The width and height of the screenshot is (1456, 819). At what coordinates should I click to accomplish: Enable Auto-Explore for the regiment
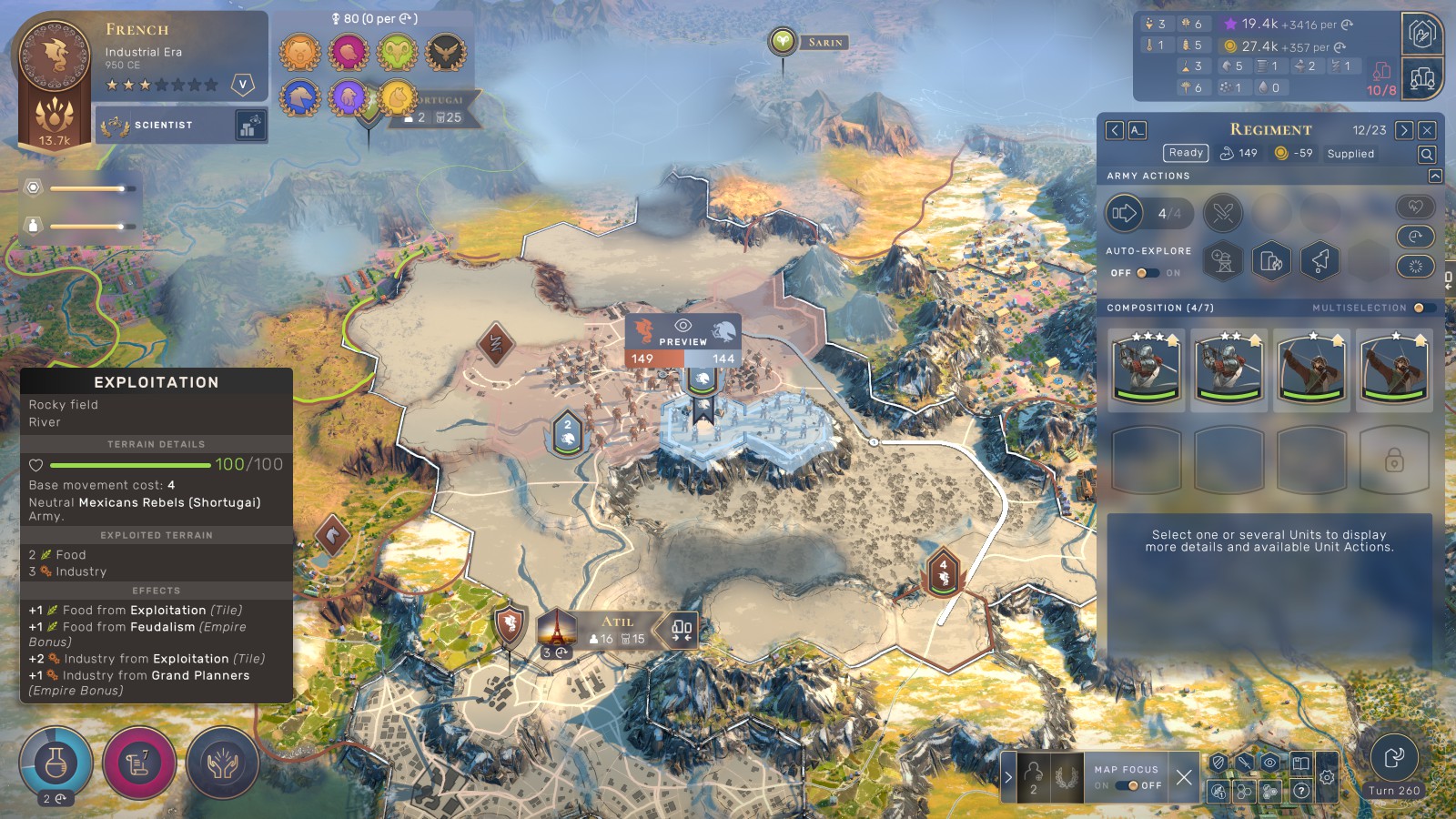[1148, 275]
